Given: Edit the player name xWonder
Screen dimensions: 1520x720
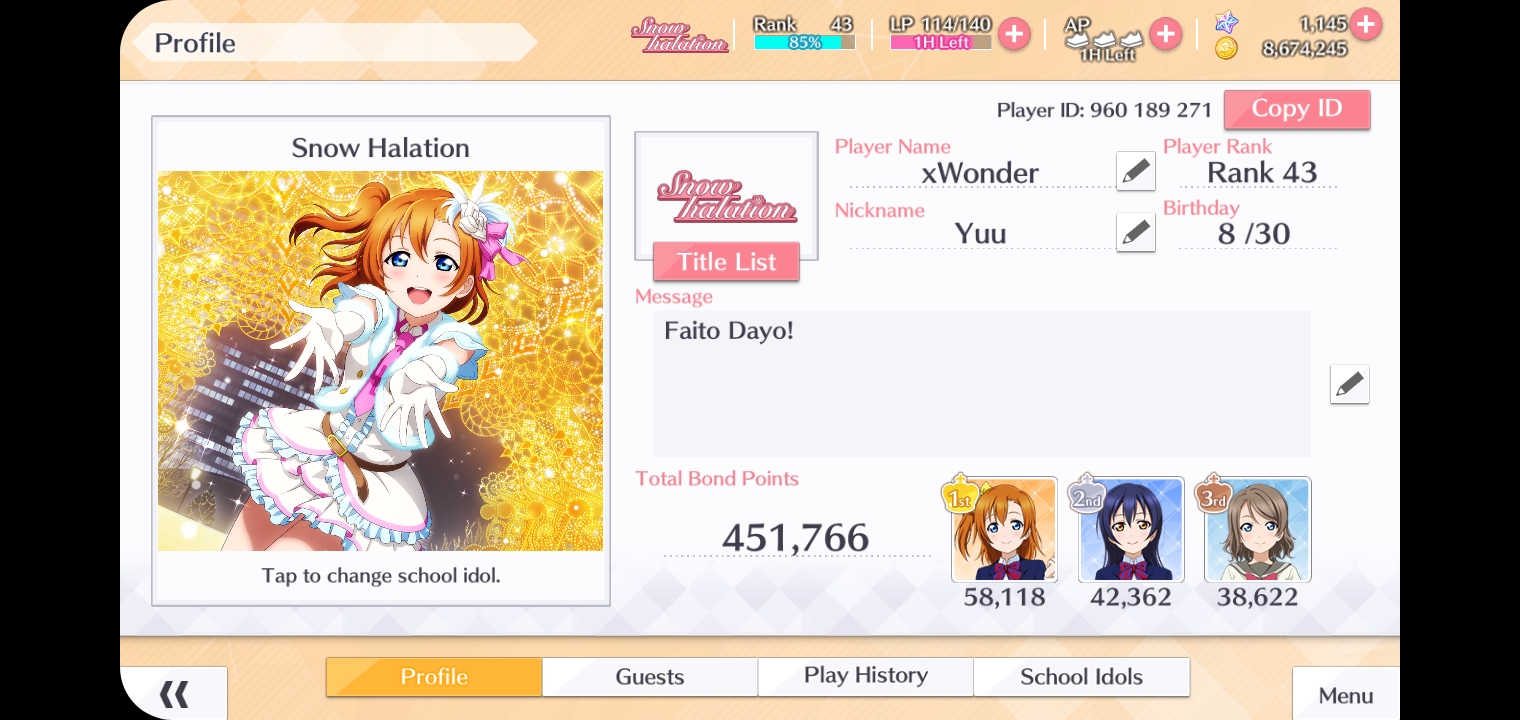Looking at the screenshot, I should [1135, 172].
